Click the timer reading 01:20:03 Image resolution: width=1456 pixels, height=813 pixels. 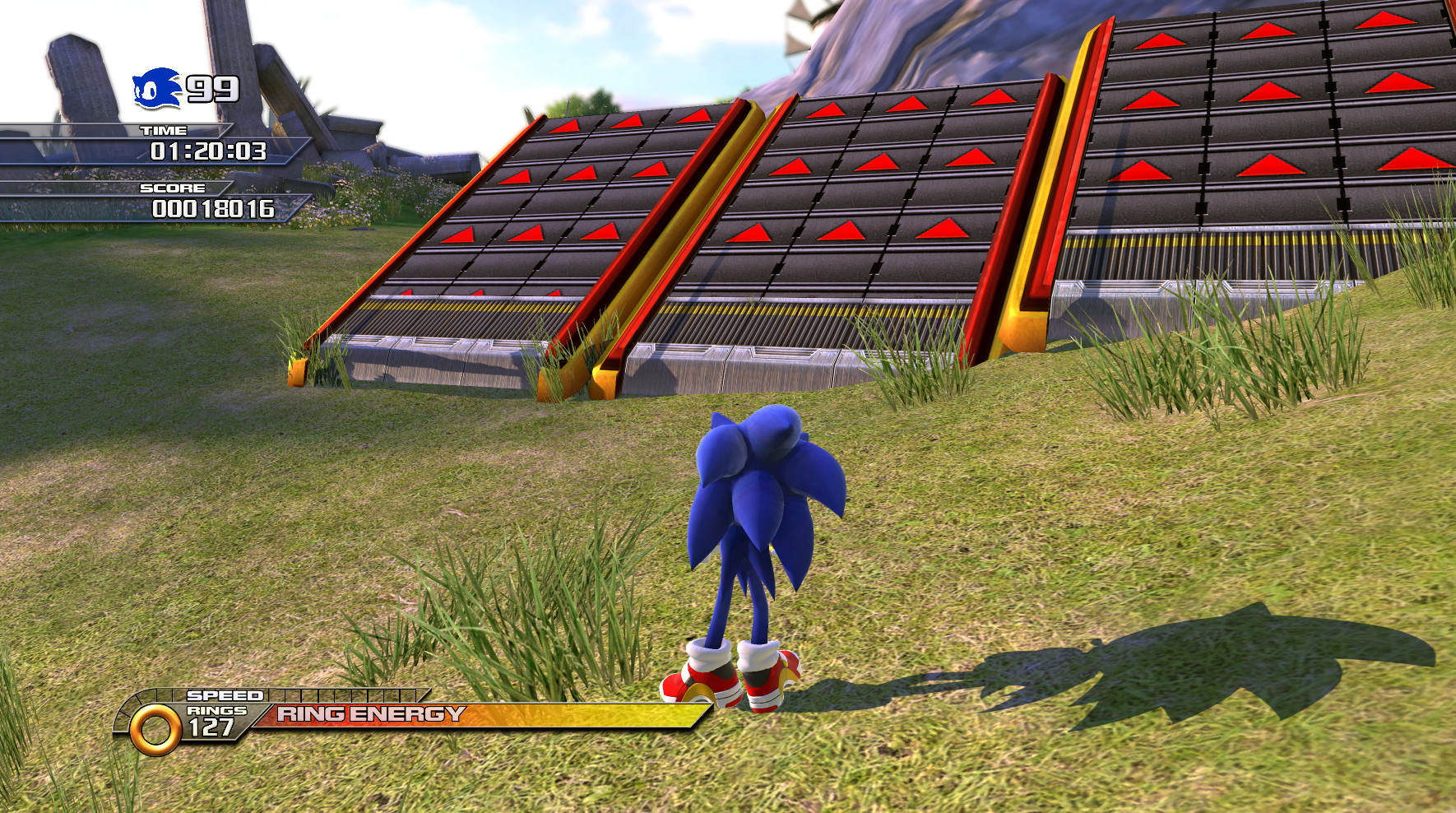208,151
